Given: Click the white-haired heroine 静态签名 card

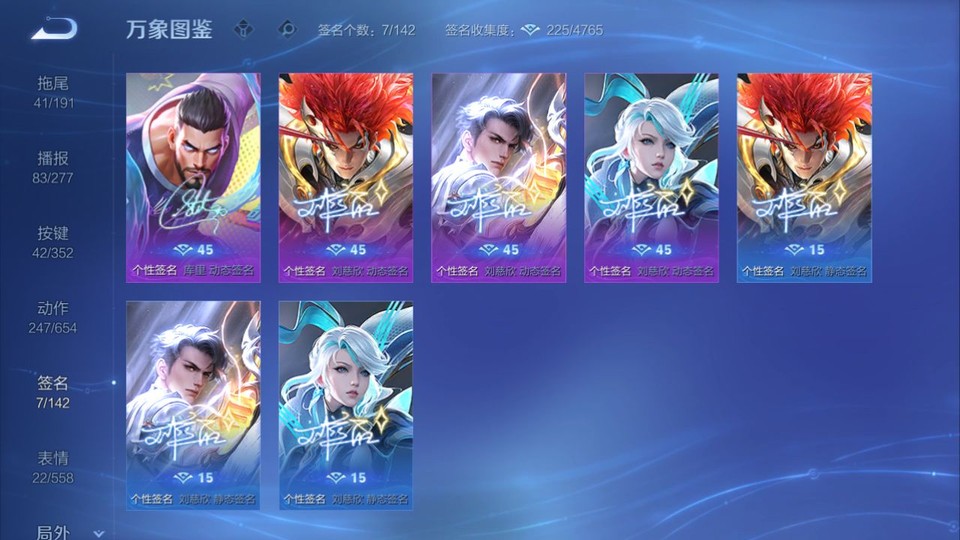Looking at the screenshot, I should (x=346, y=405).
